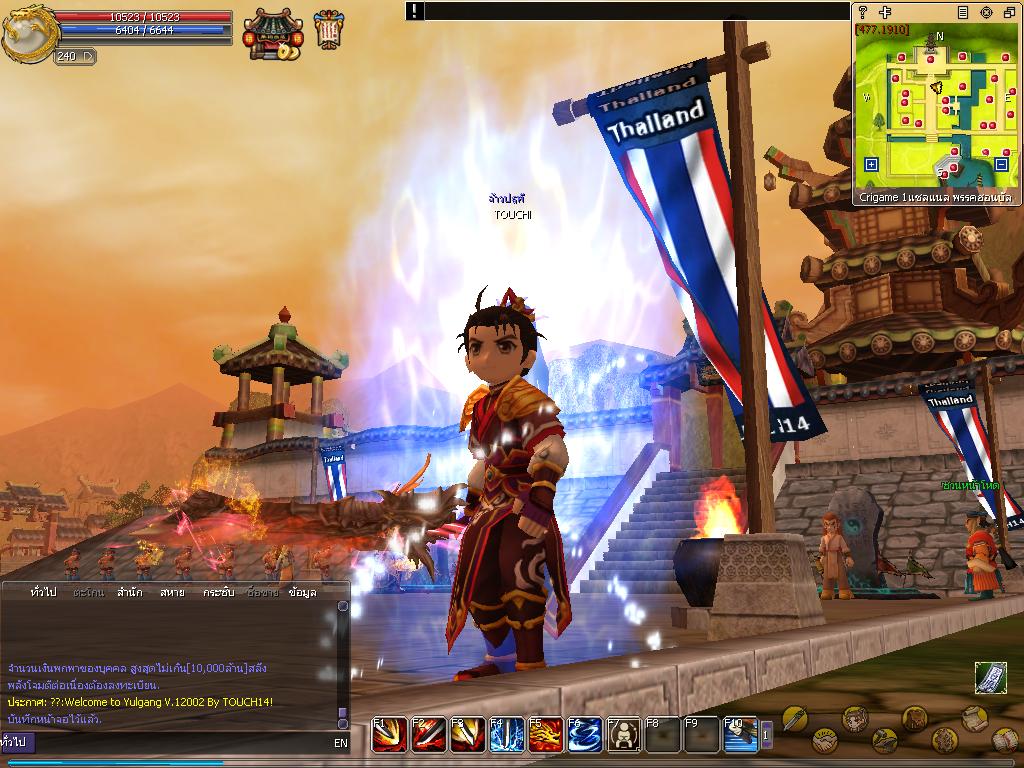Zoom out the minimap with minus button
1024x768 pixels.
[x=1001, y=164]
